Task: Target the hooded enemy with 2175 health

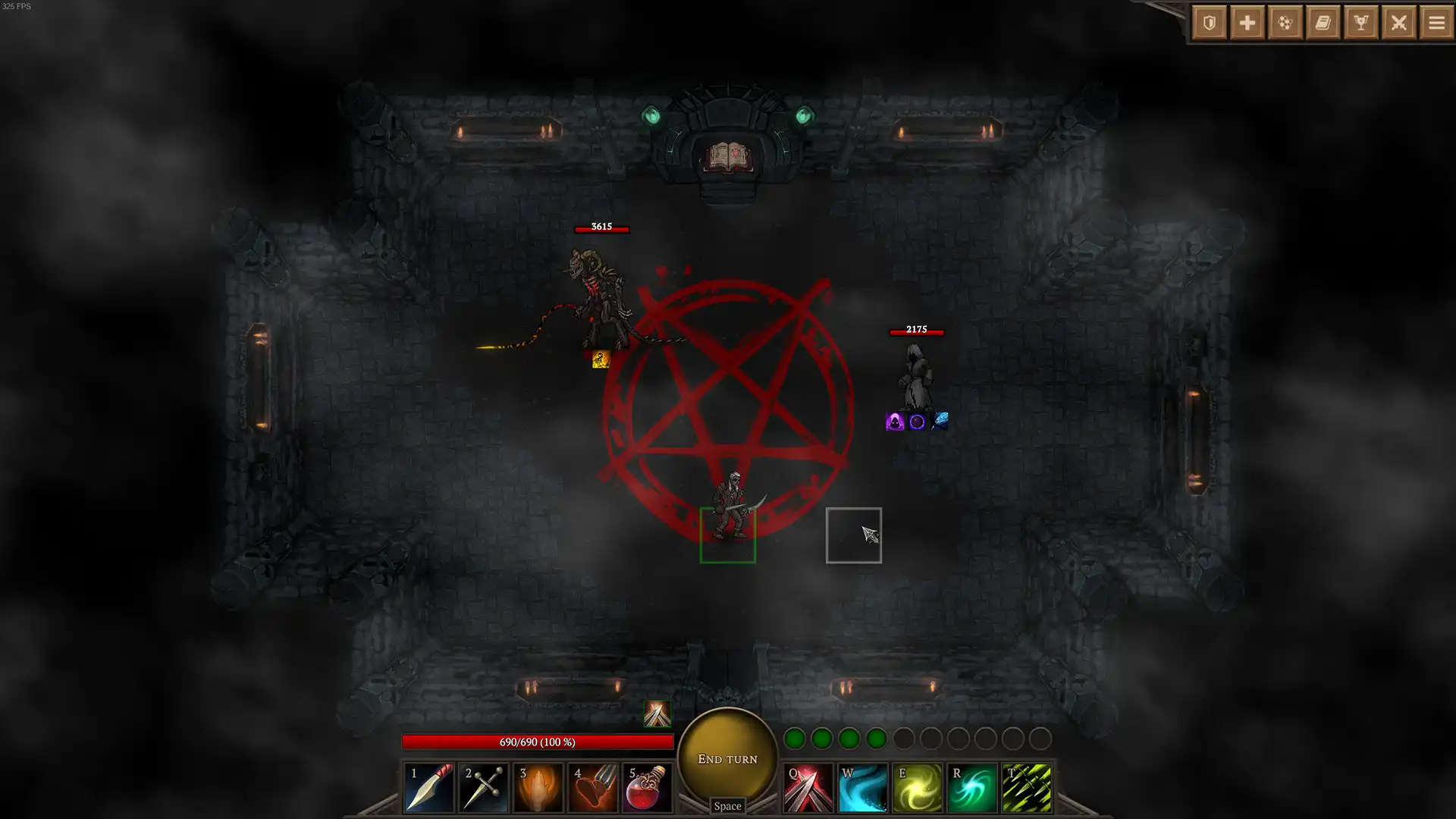Action: (x=915, y=375)
